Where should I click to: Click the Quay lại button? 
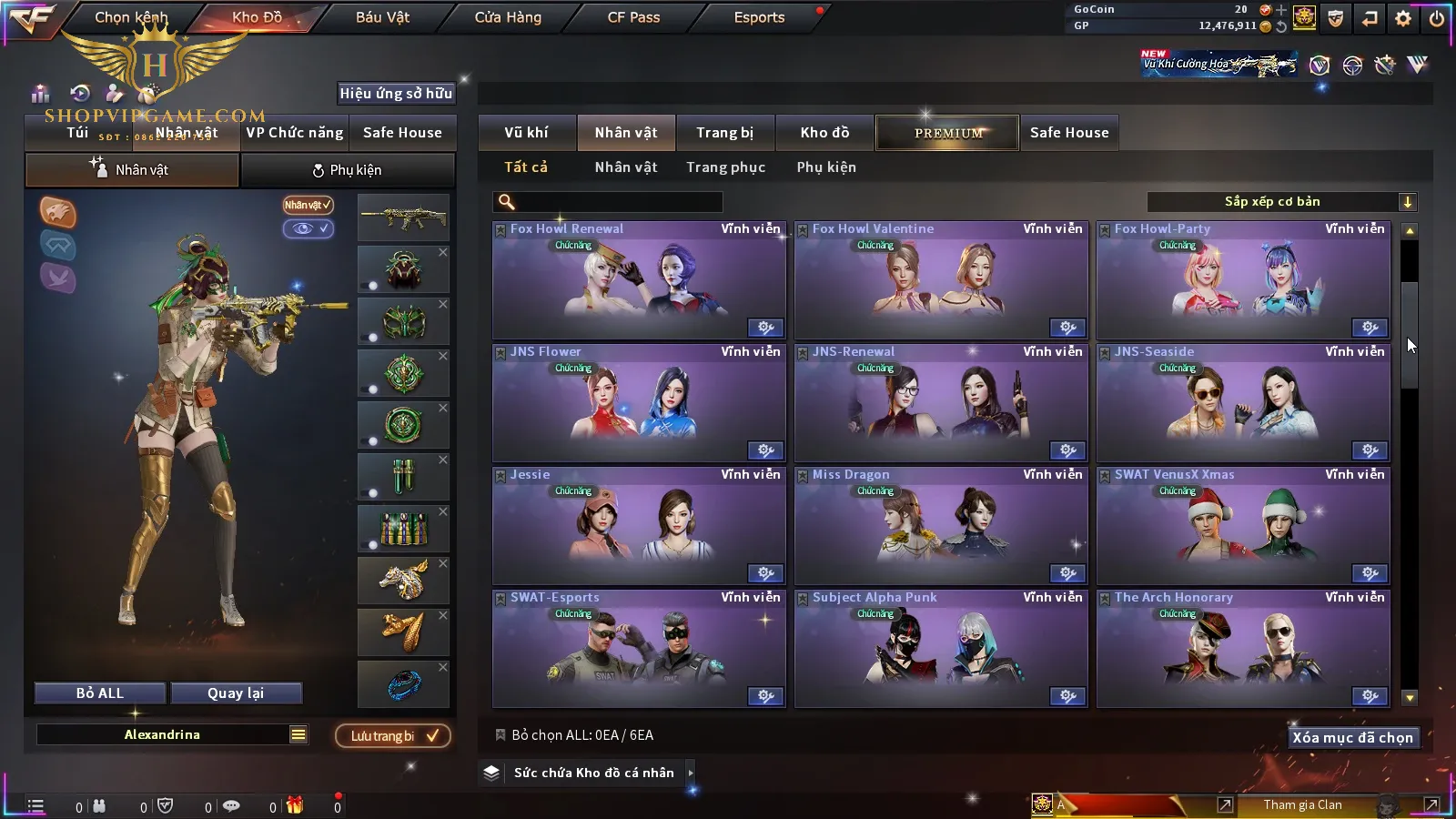coord(236,693)
